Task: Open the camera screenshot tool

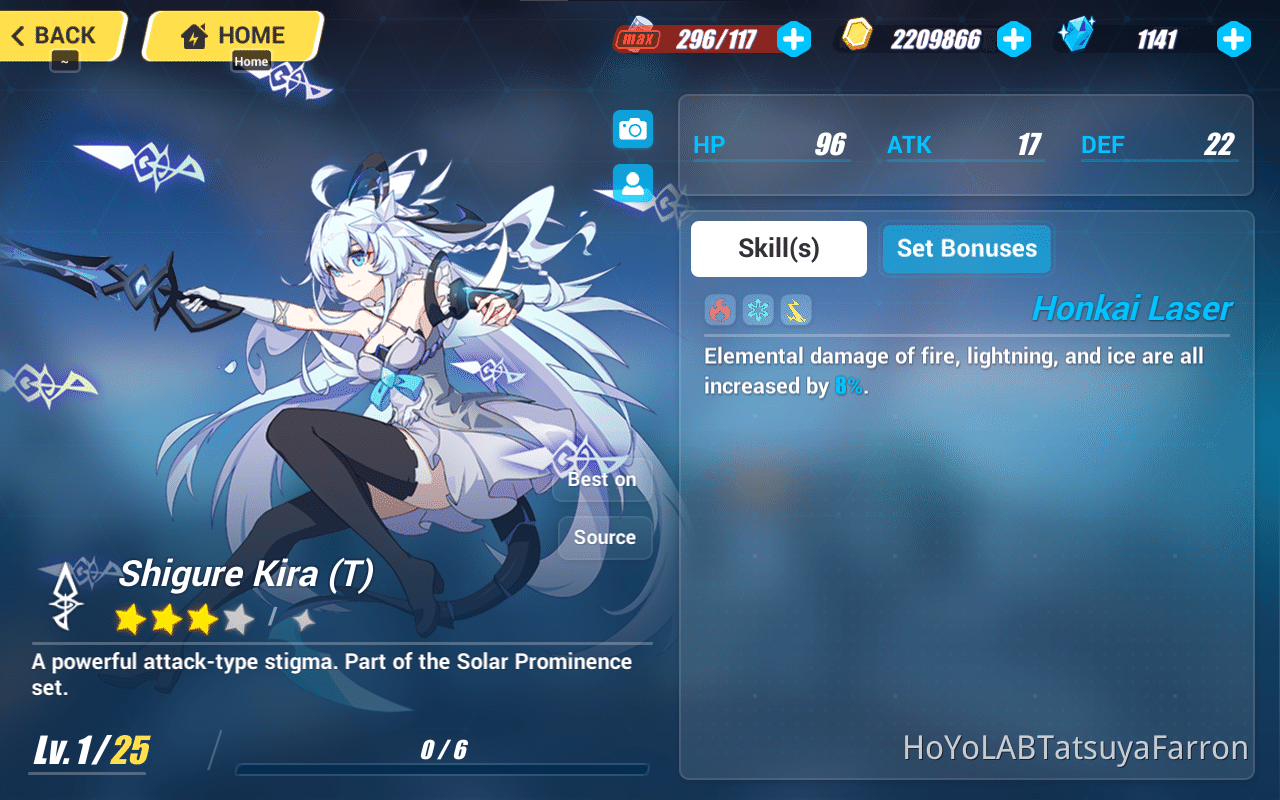Action: pos(632,129)
